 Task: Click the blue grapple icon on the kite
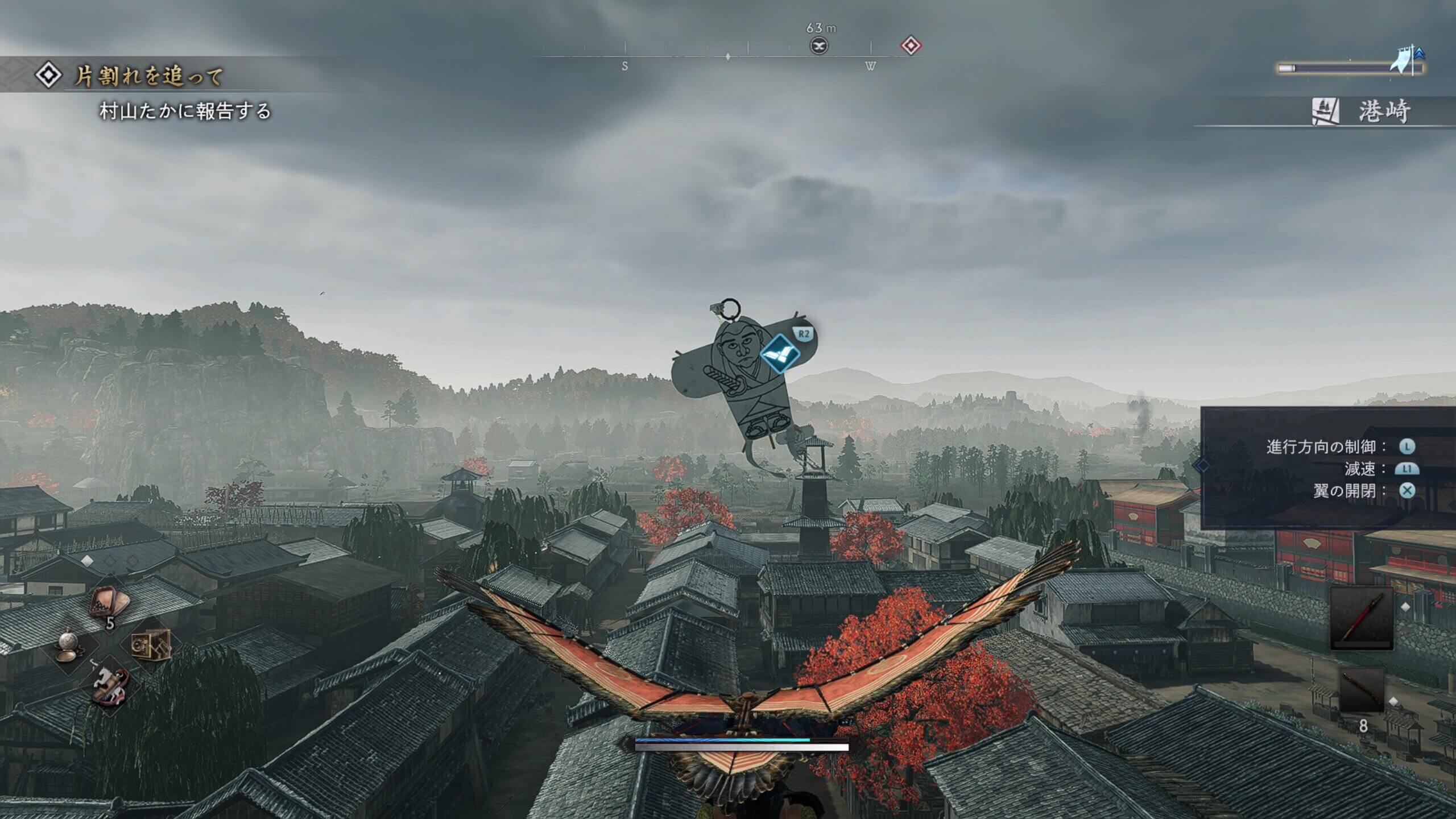(780, 353)
